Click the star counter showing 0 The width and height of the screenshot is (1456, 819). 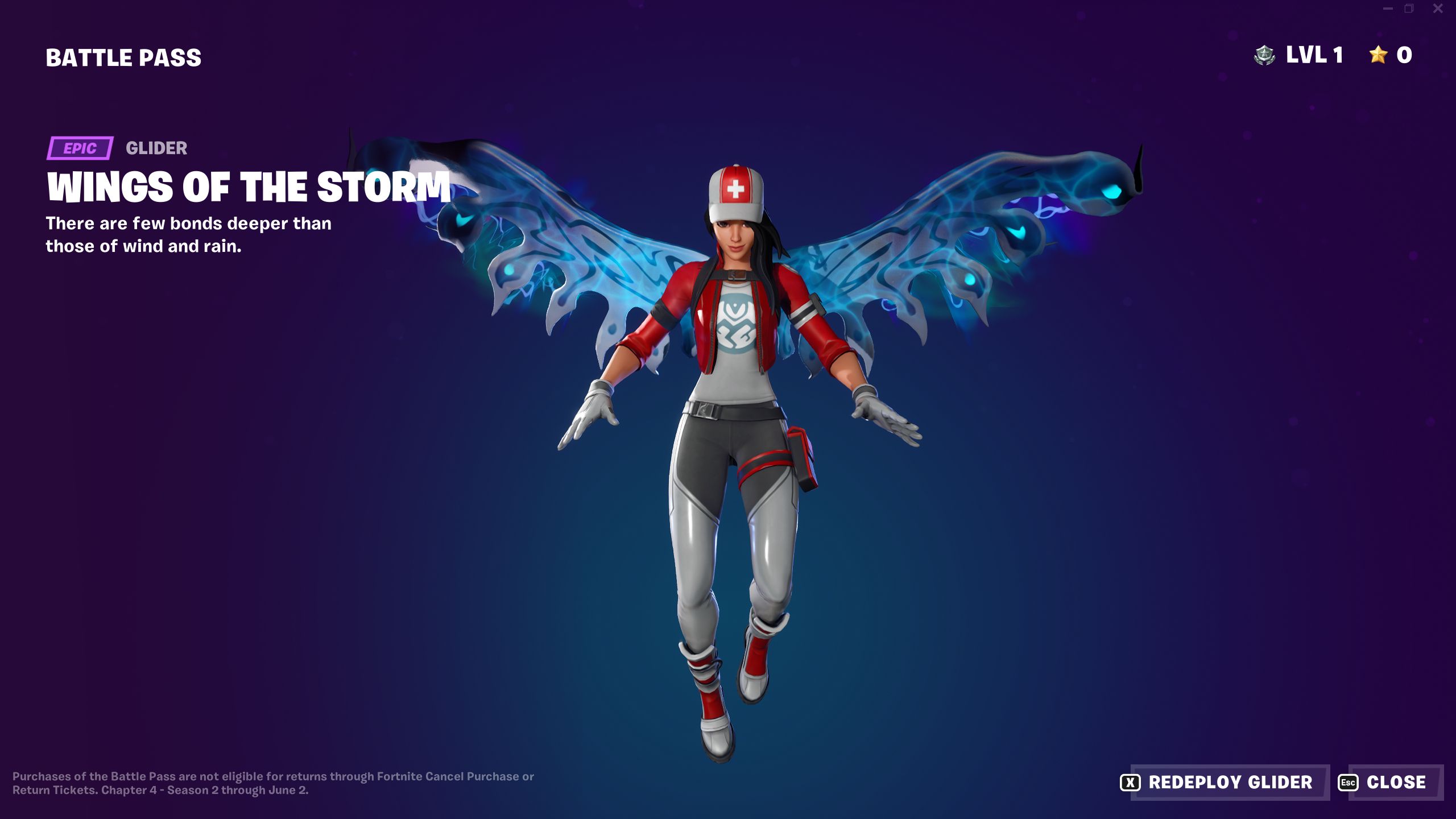(1403, 55)
